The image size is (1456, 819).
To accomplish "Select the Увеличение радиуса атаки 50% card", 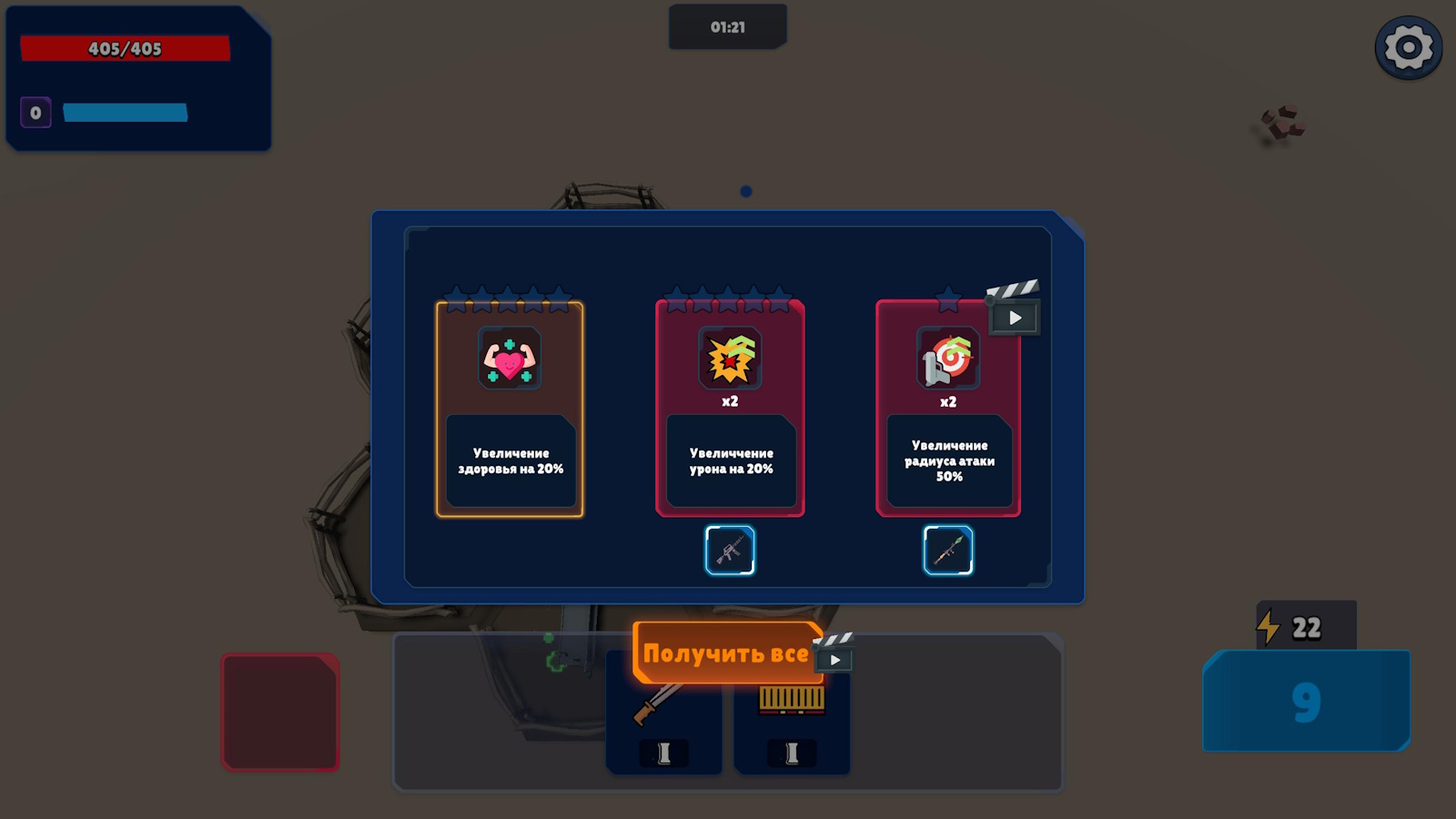I will [x=948, y=409].
